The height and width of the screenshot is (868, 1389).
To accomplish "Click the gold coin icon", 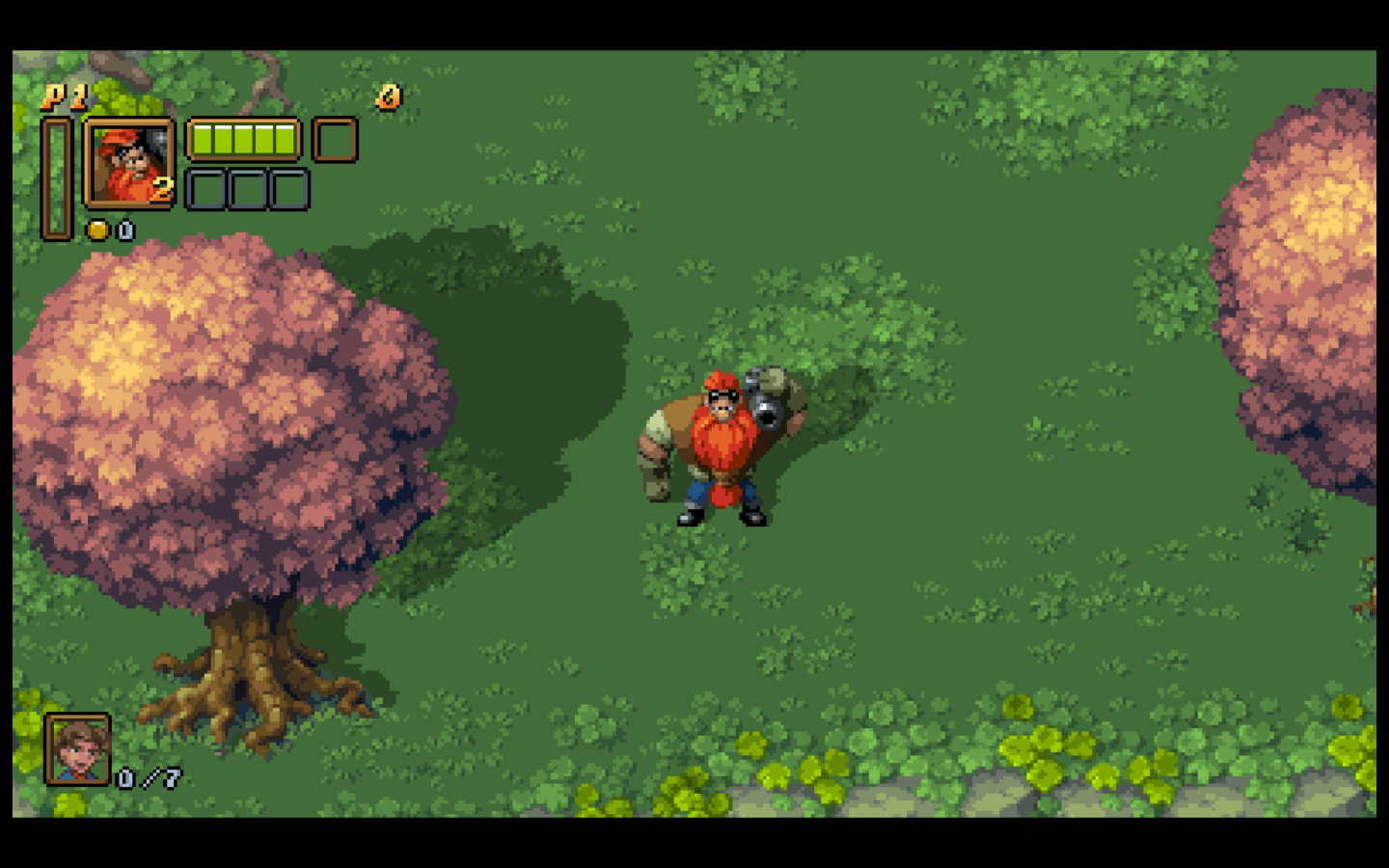I will pyautogui.click(x=97, y=230).
